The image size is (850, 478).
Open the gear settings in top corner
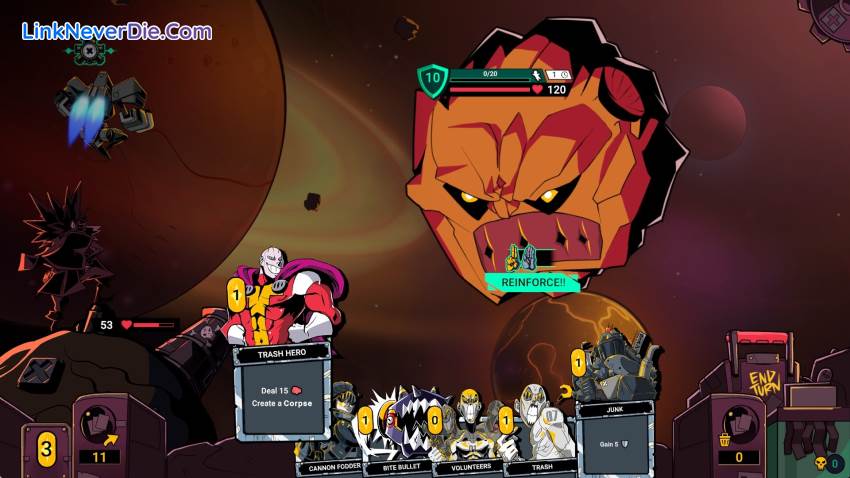832,12
